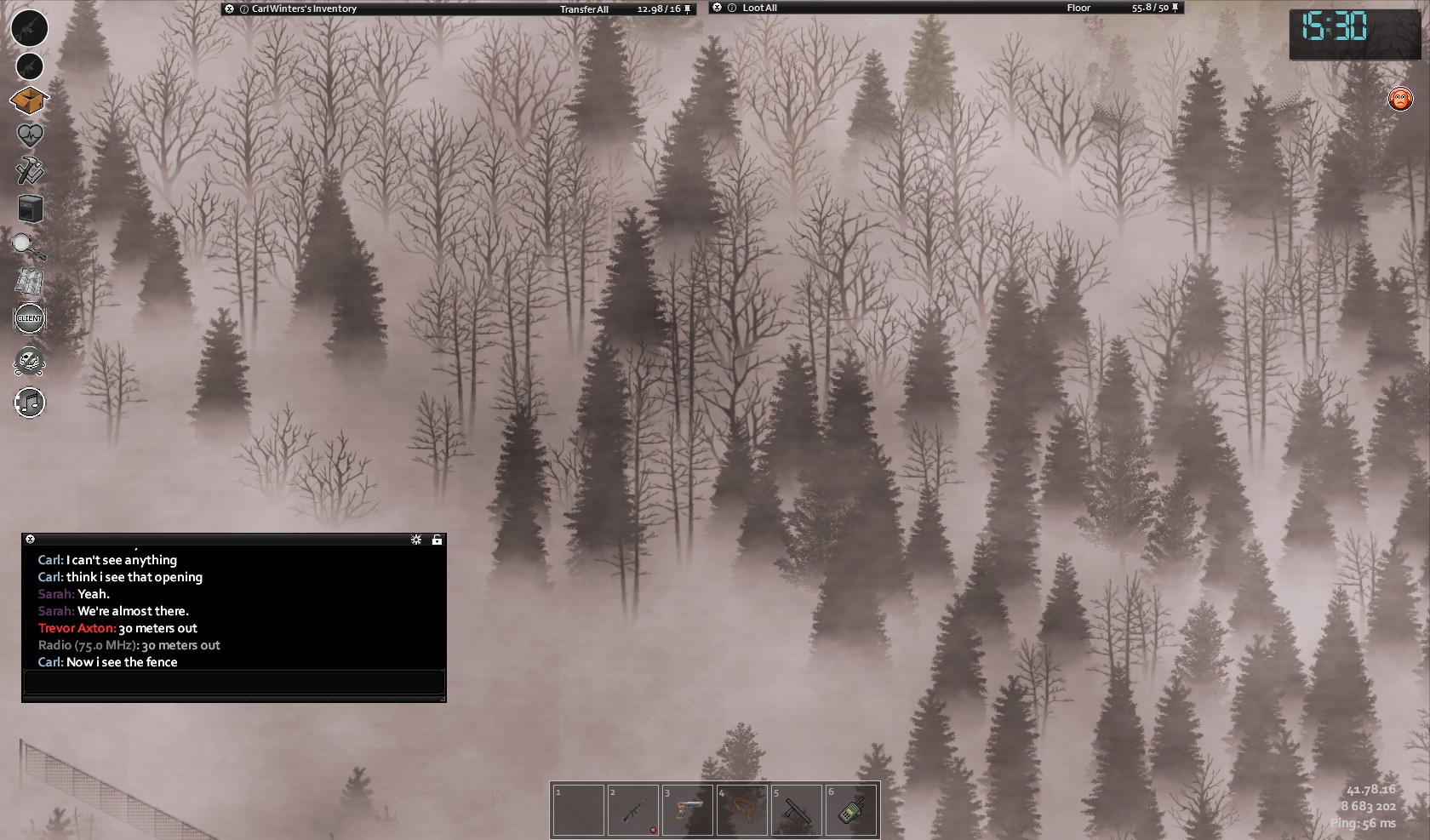Open the inventory cardboard box icon
This screenshot has height=840, width=1430.
[x=29, y=100]
